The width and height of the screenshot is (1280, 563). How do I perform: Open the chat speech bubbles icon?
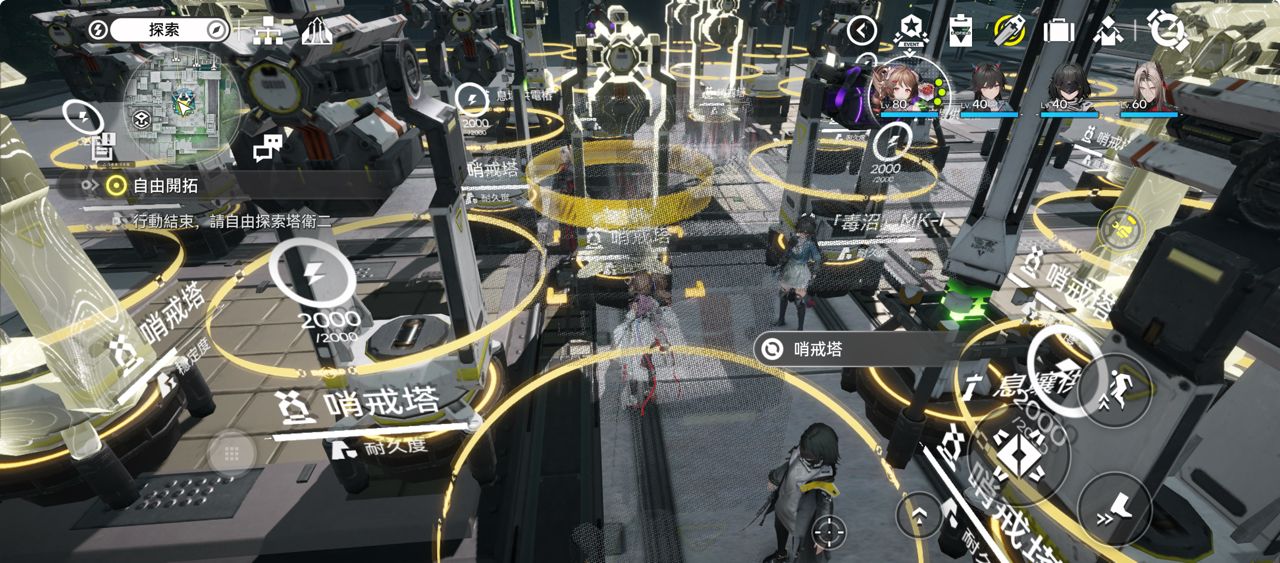[268, 148]
